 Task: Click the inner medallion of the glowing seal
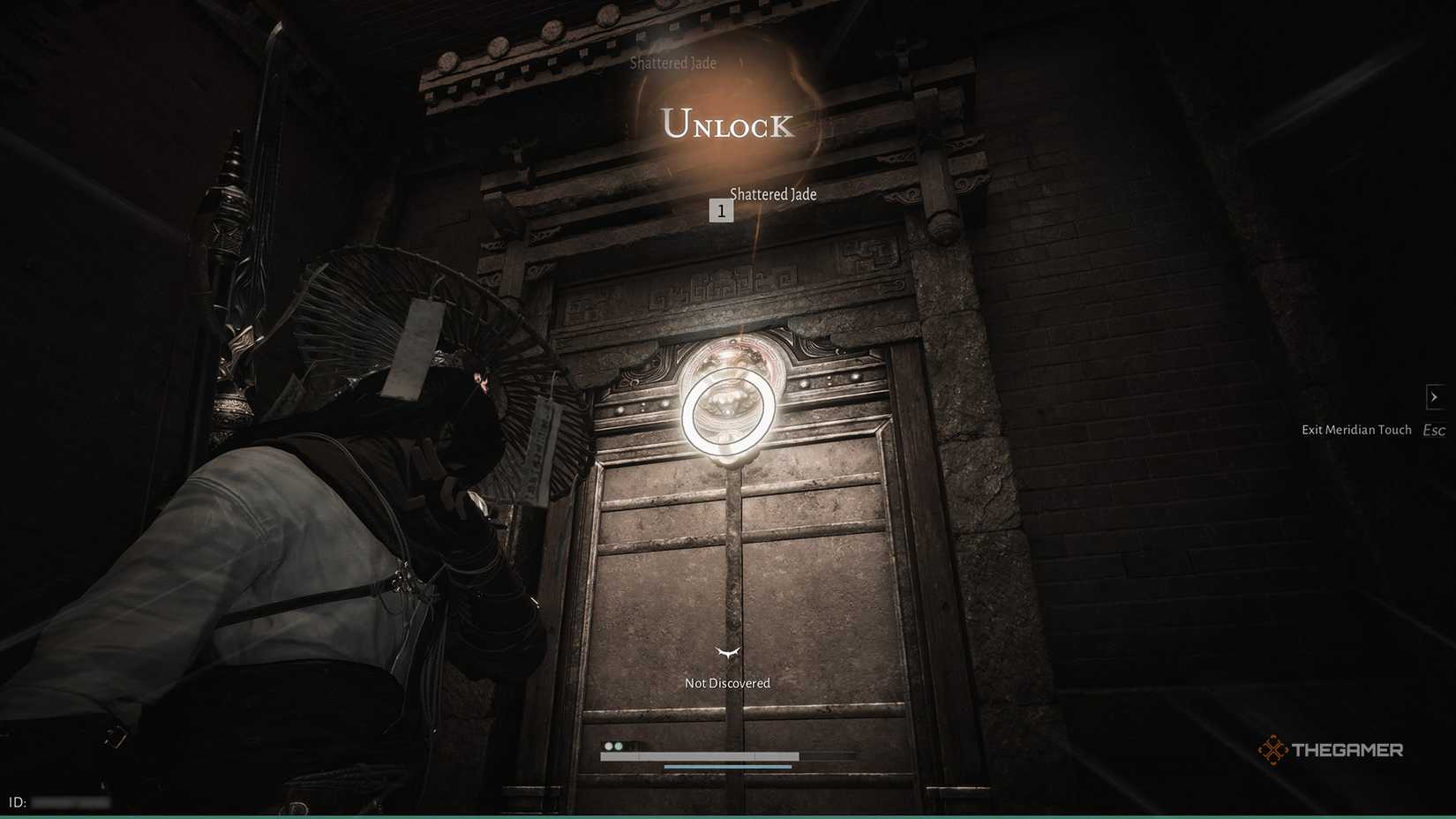(725, 406)
